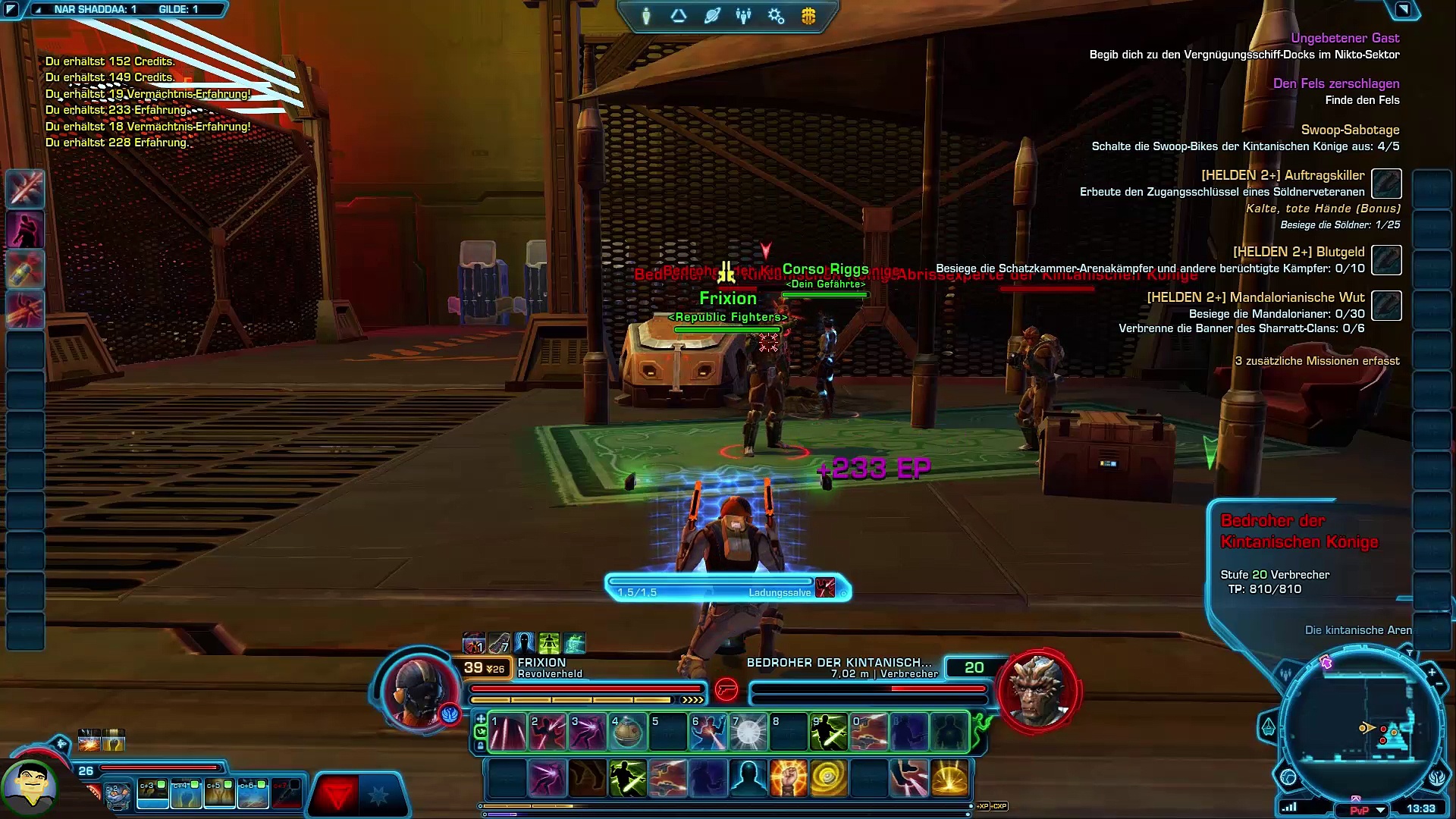Zoom in the minimap with plus button
Image resolution: width=1456 pixels, height=819 pixels.
click(x=1432, y=672)
